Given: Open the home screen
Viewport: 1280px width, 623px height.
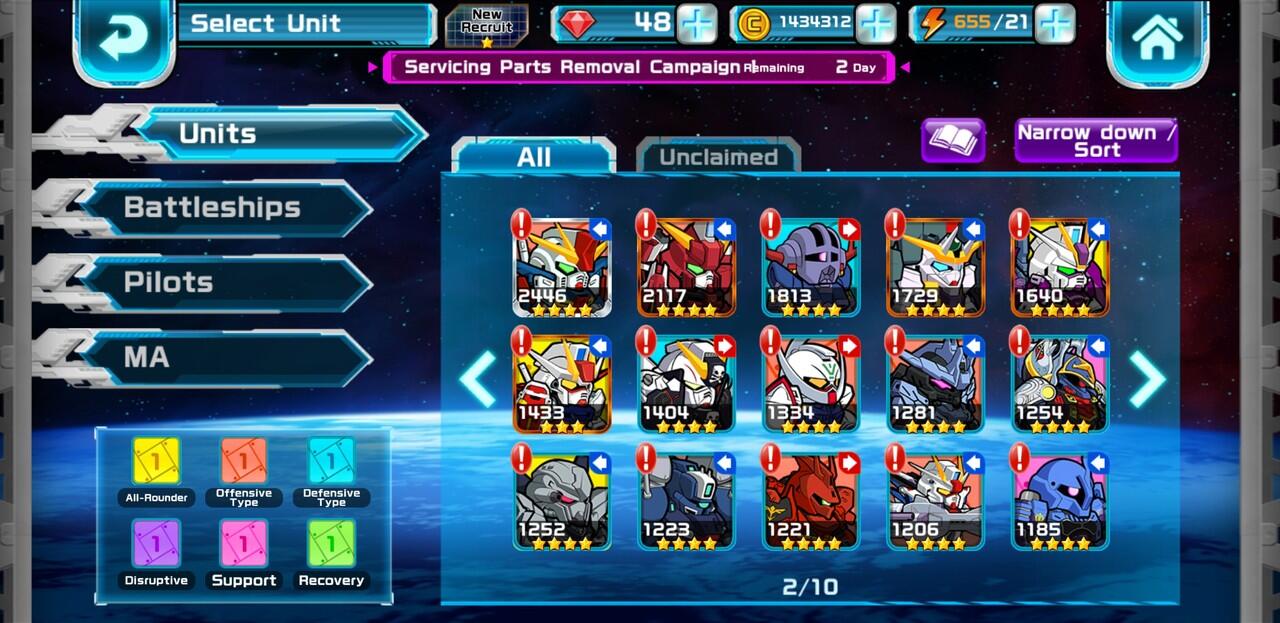Looking at the screenshot, I should click(1157, 38).
